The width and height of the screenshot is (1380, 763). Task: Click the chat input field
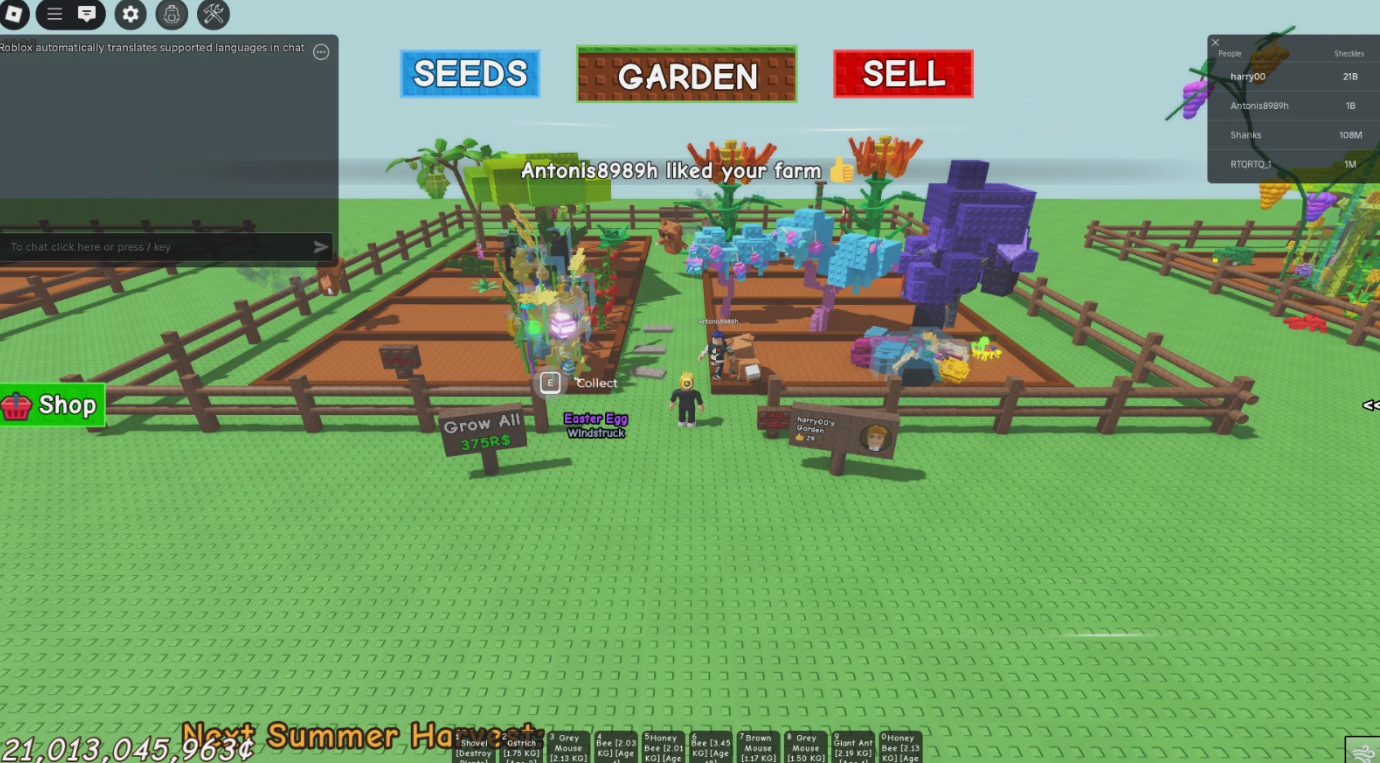[150, 246]
